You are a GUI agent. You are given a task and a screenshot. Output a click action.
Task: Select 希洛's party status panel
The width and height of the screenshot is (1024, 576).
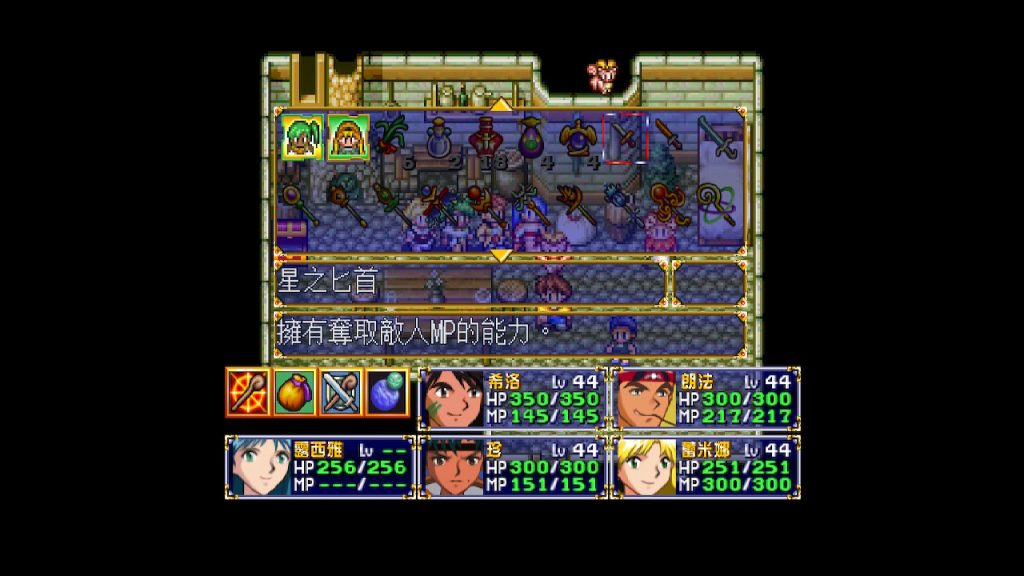coord(512,399)
